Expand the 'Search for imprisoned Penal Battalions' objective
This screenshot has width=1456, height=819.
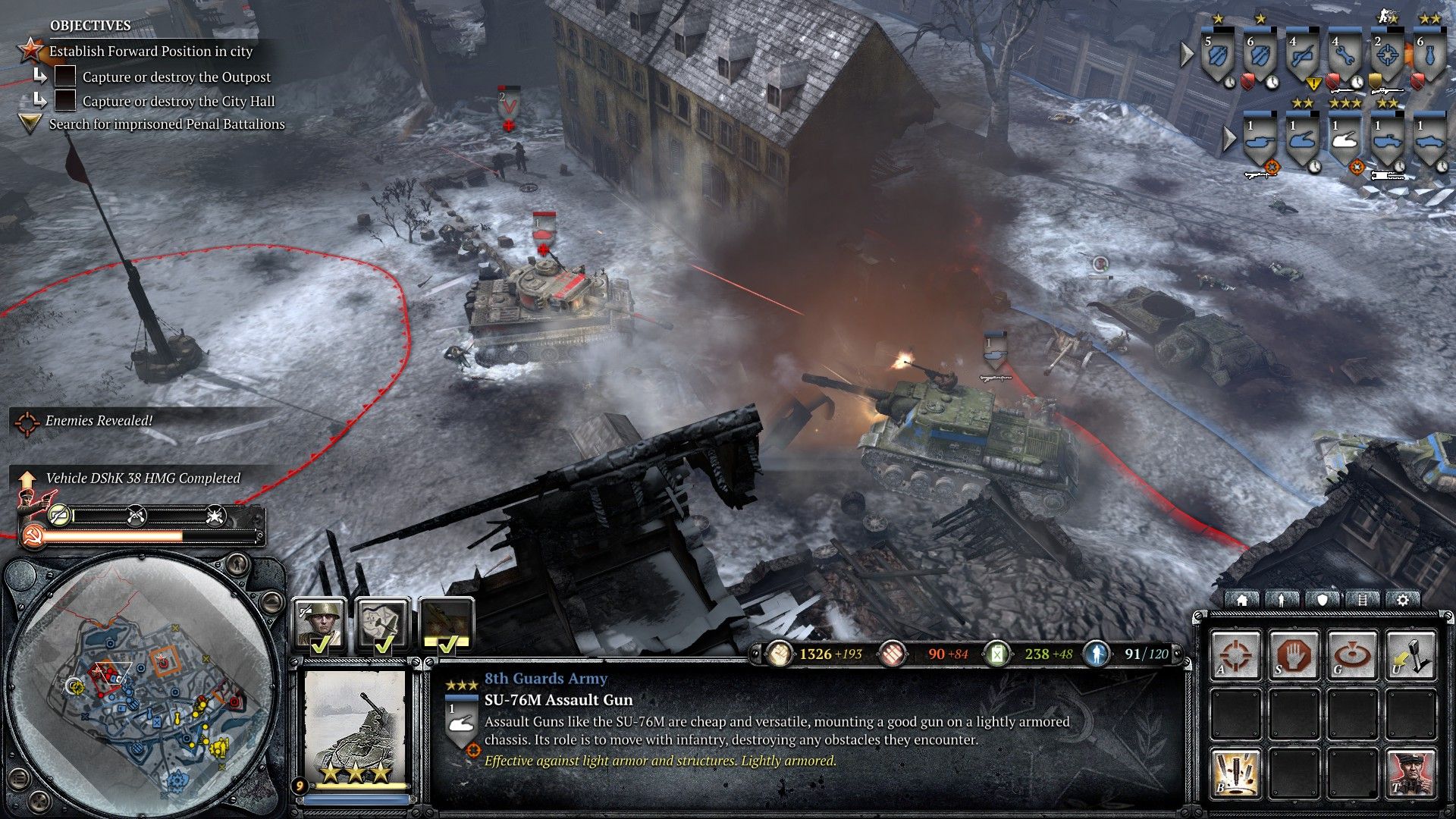[x=29, y=124]
